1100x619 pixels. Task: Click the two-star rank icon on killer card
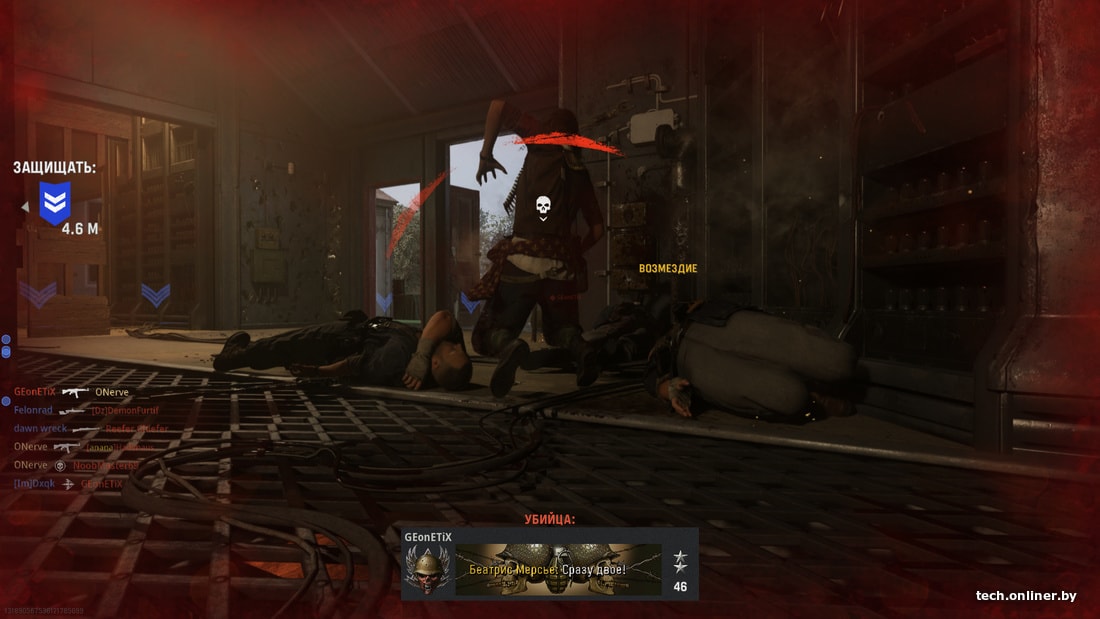point(680,561)
